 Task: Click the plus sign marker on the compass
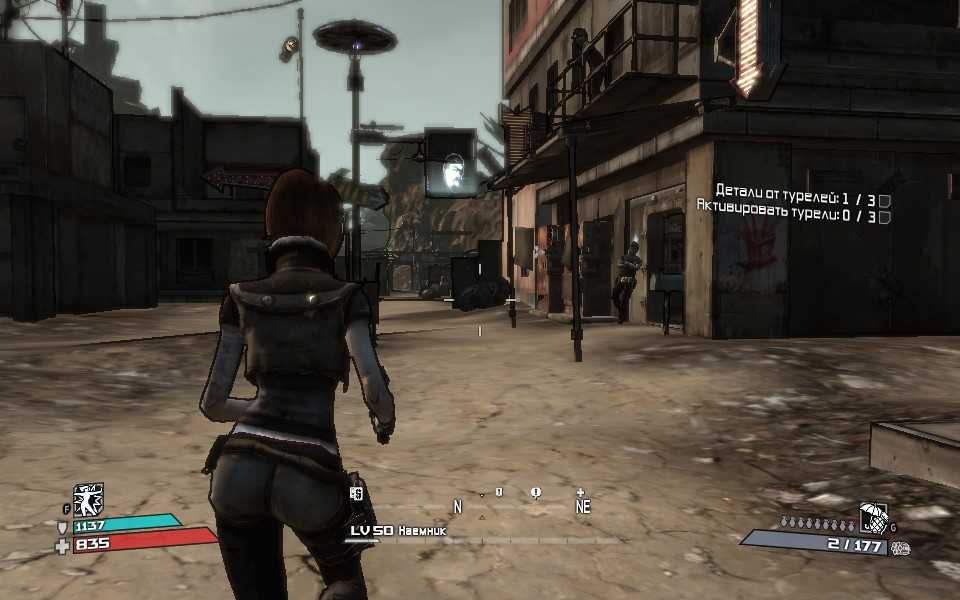(580, 492)
